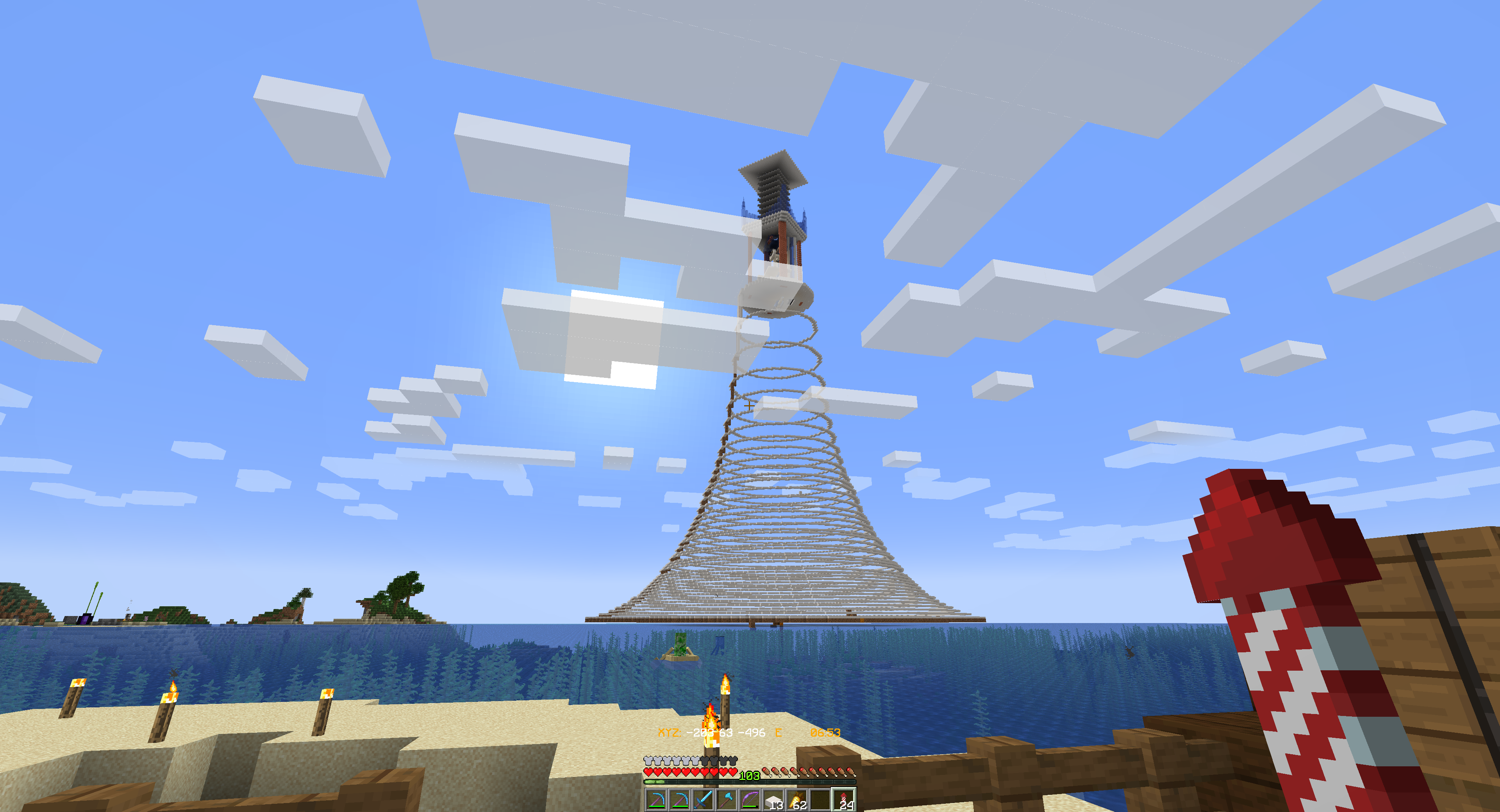The height and width of the screenshot is (812, 1500).
Task: Select the second pickaxe in the hotbar
Action: [x=680, y=800]
